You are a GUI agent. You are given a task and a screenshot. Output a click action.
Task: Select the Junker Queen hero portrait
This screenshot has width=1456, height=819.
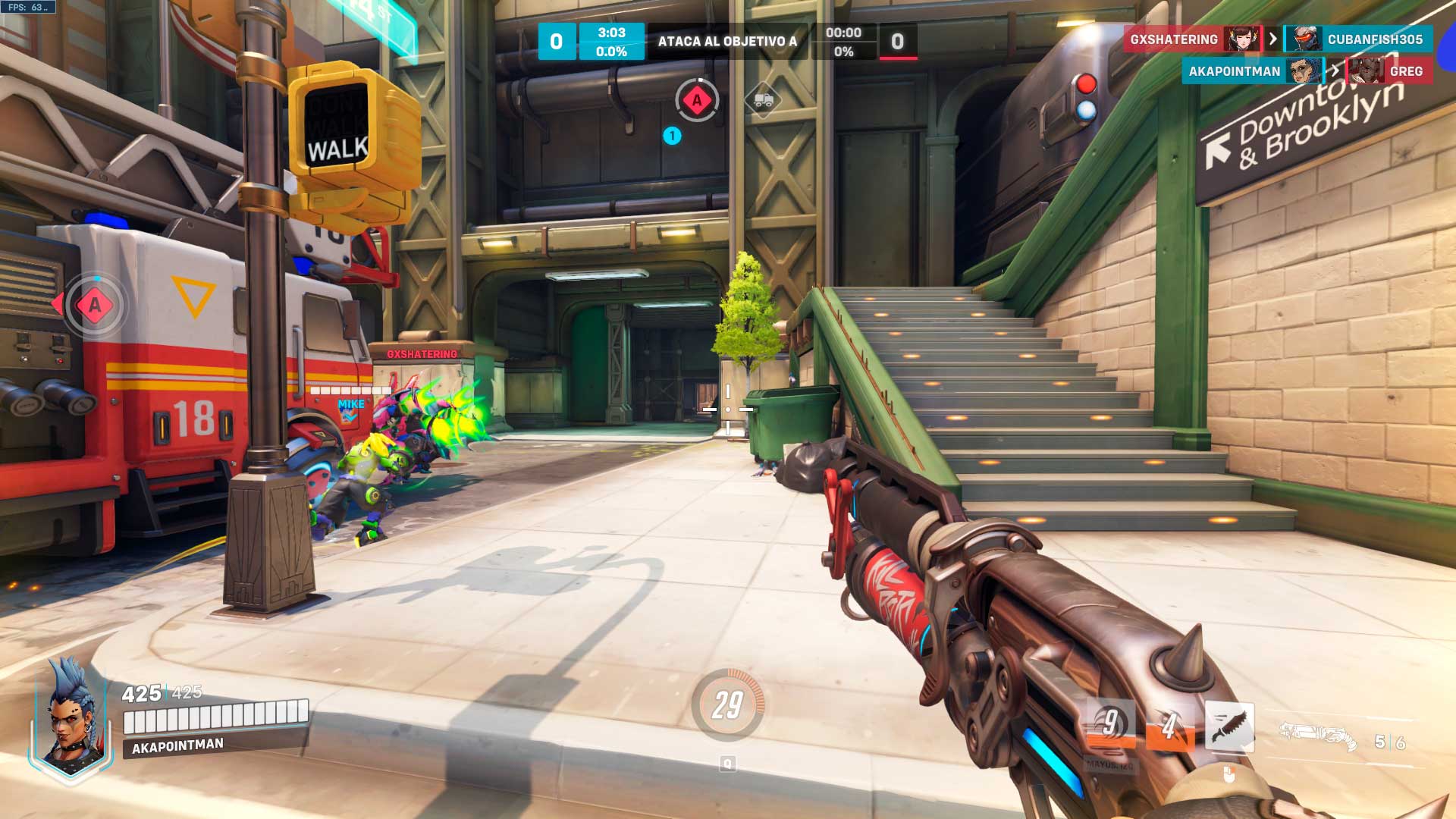(71, 713)
